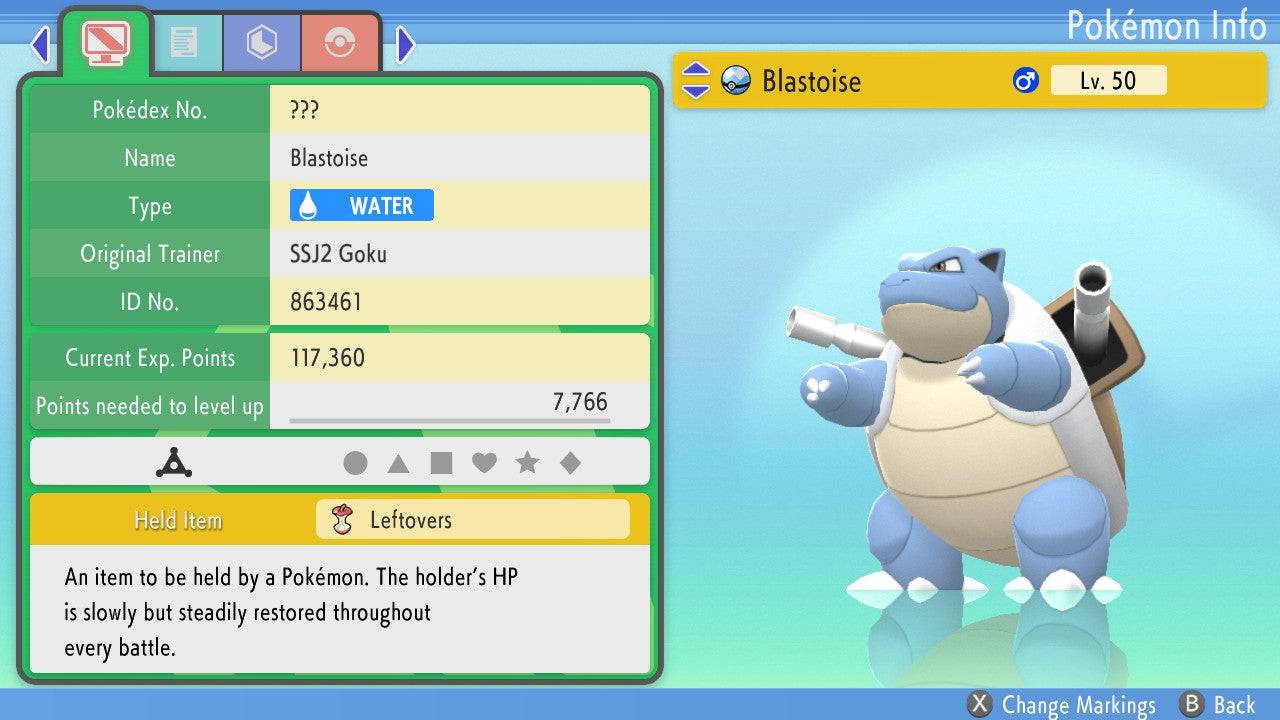Toggle the heart marking
This screenshot has height=720, width=1280.
[484, 463]
